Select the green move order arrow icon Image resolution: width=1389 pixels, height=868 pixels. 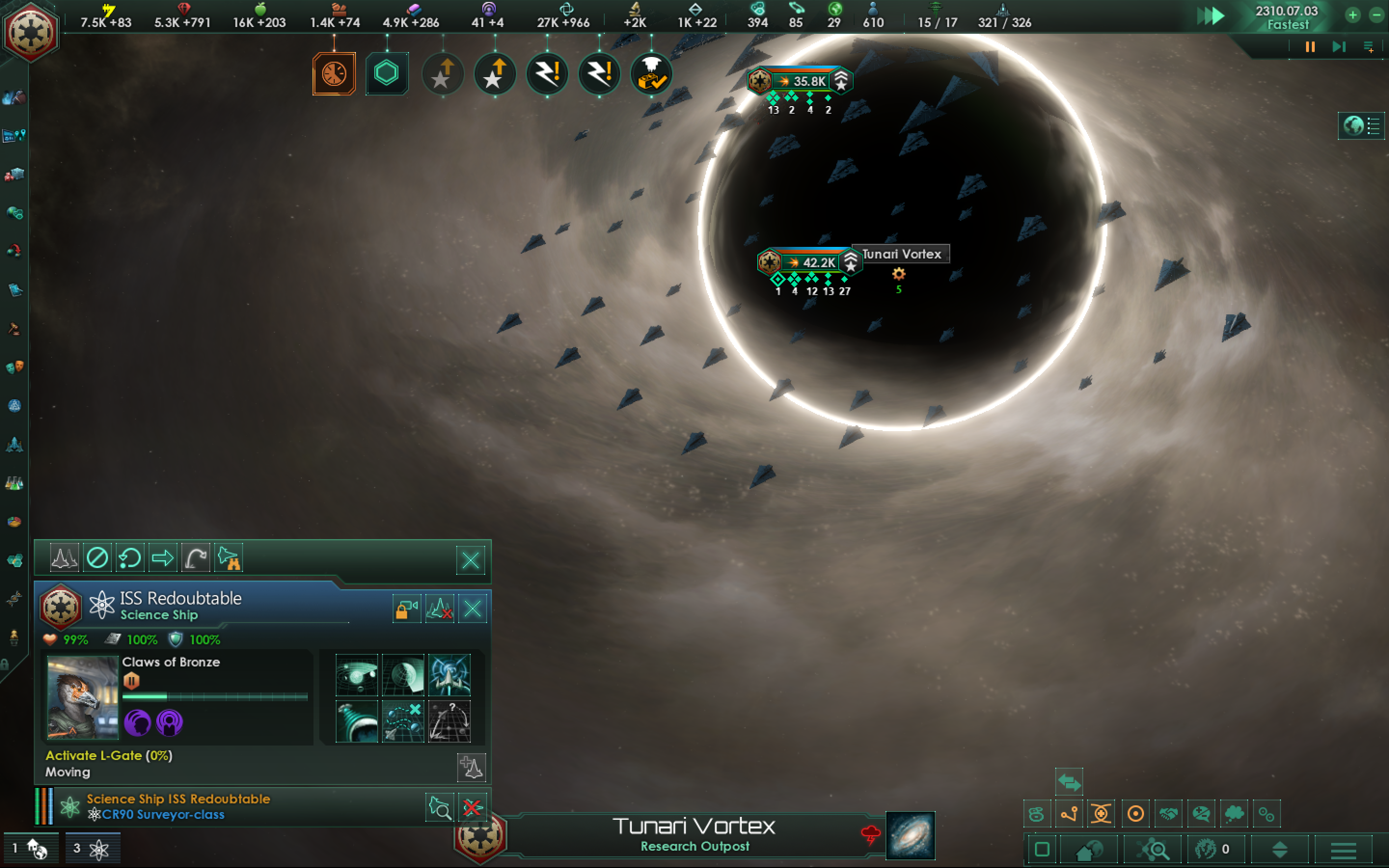163,557
